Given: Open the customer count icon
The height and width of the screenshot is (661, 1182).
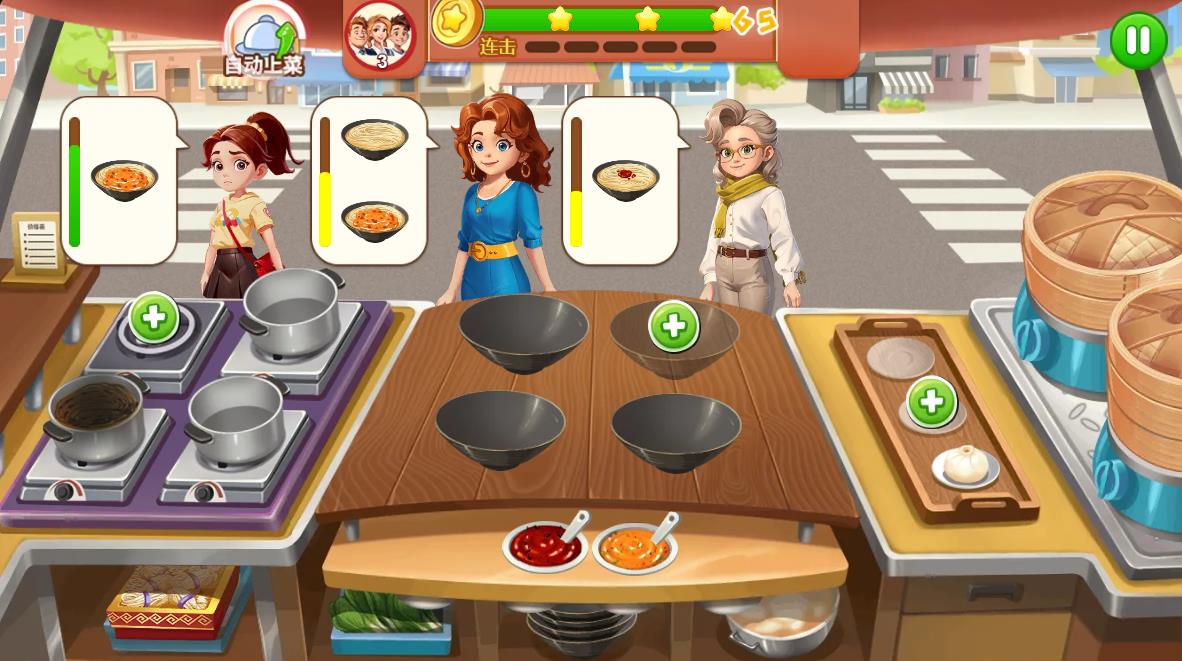Looking at the screenshot, I should [380, 38].
